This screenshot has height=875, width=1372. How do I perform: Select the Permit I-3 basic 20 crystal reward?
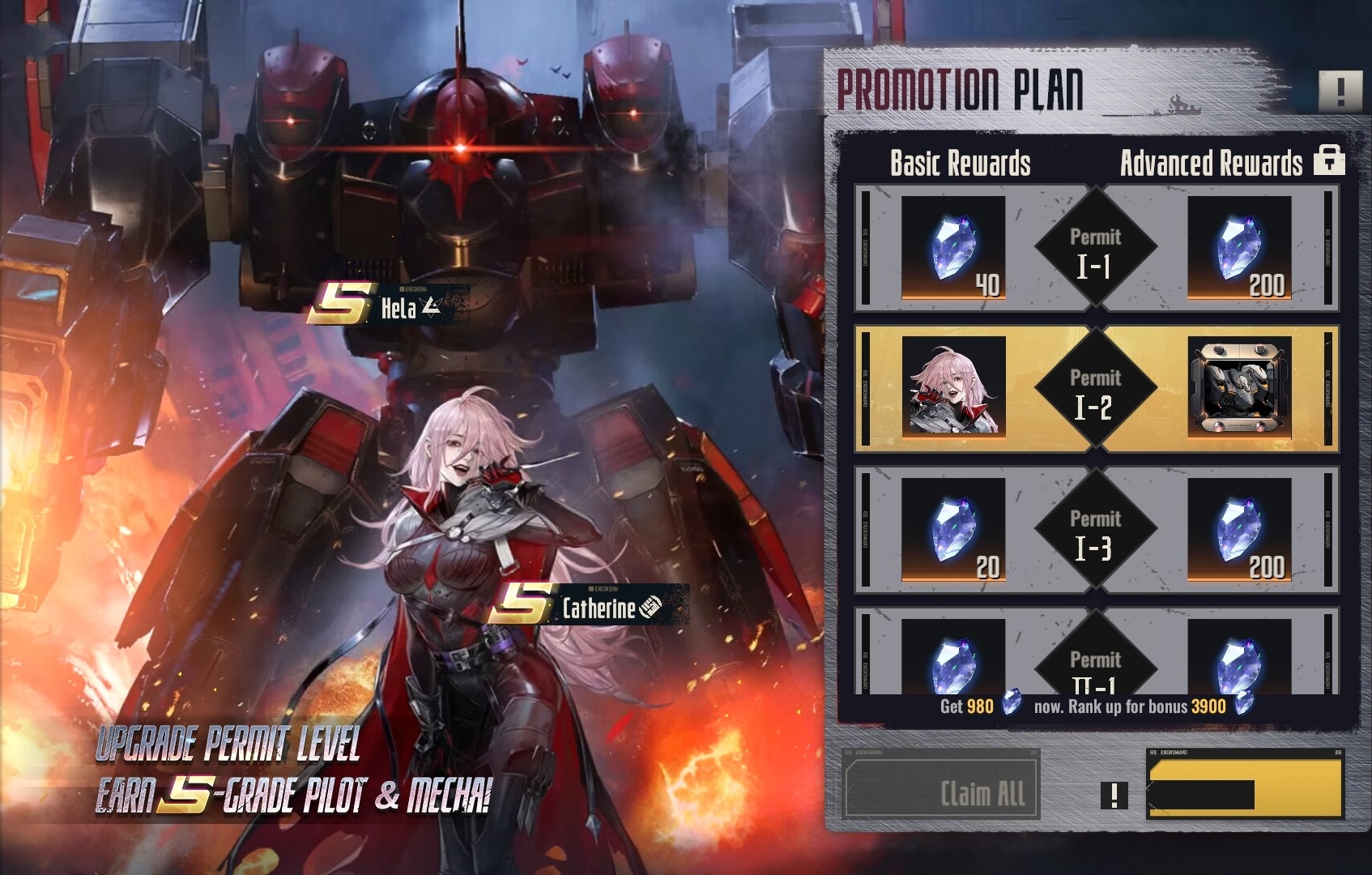953,529
